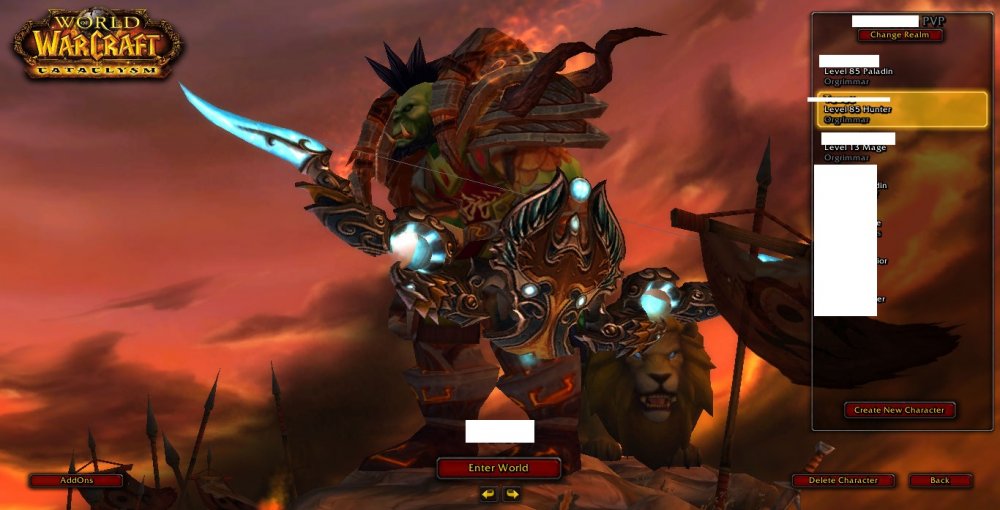The image size is (1000, 510).
Task: Go Back from character selection
Action: 940,481
